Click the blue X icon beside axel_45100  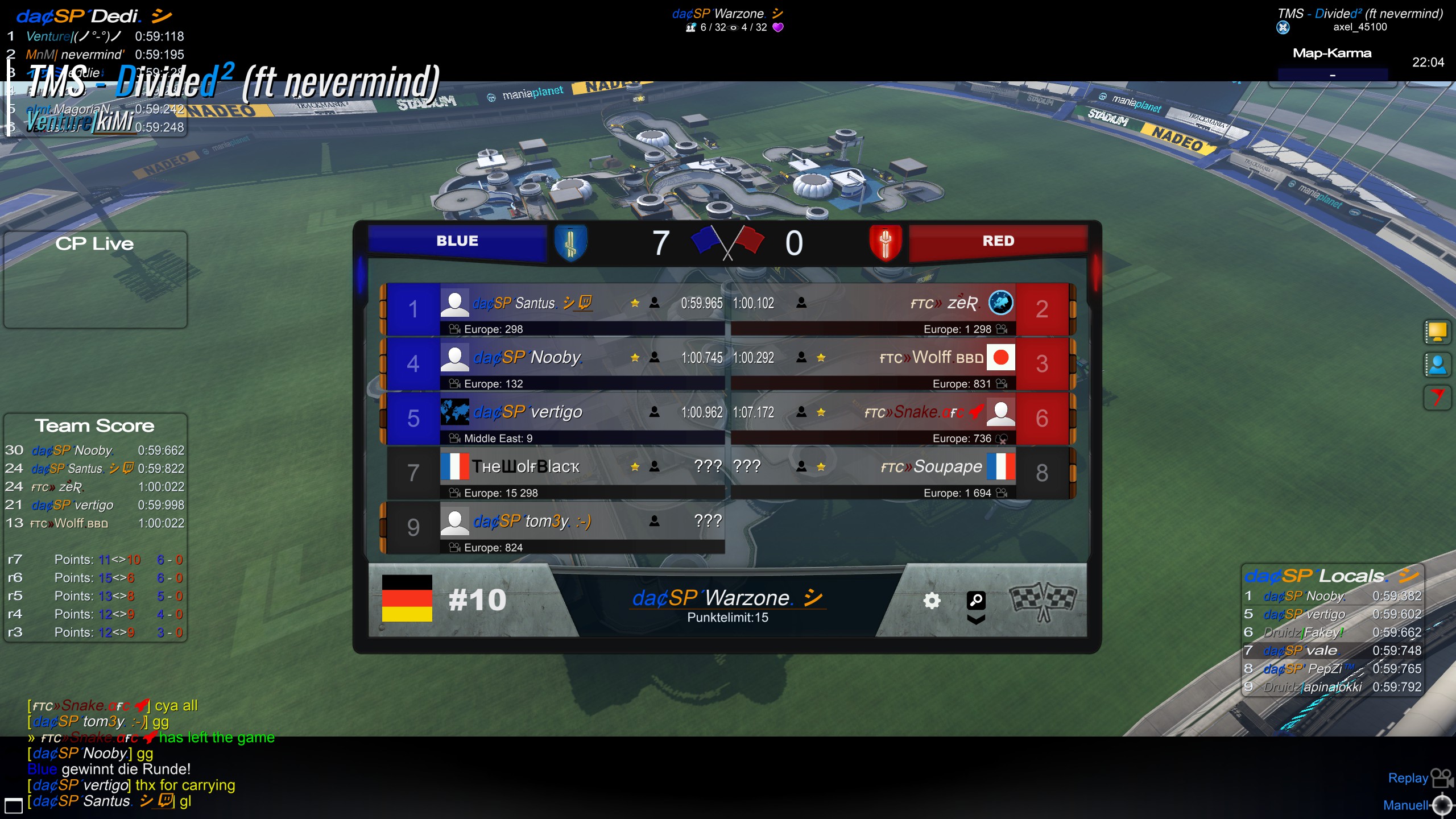[1283, 27]
